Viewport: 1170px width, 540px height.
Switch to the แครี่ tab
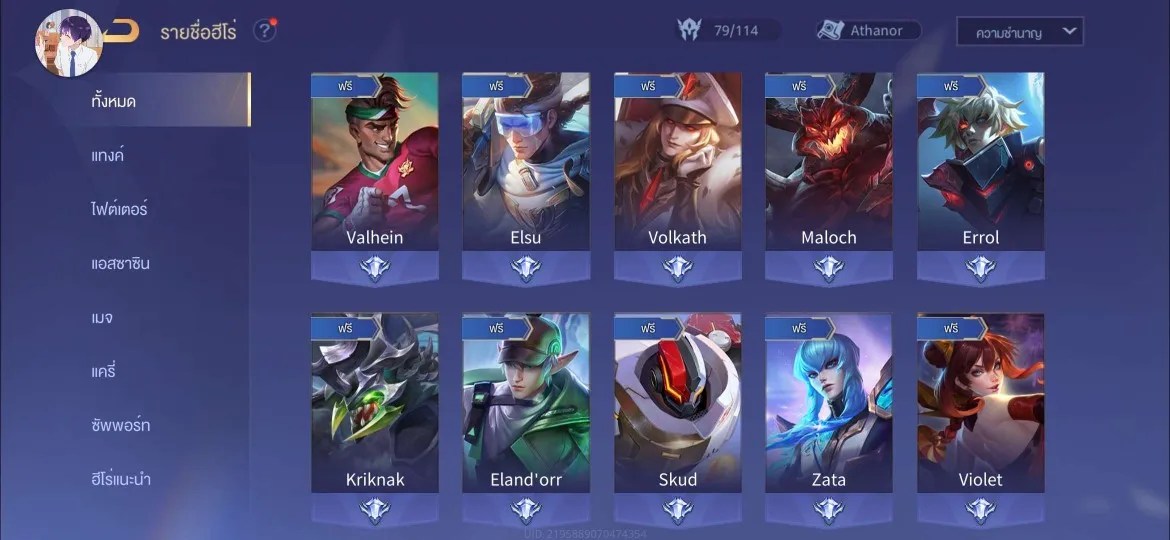(104, 371)
